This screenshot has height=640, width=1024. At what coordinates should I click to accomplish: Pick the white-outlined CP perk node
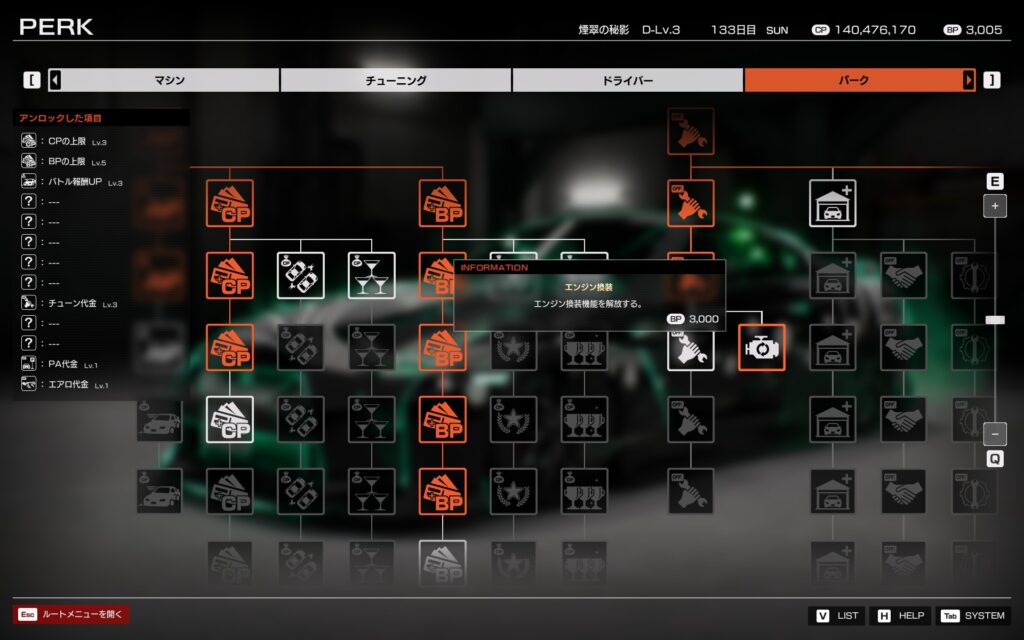tap(230, 419)
